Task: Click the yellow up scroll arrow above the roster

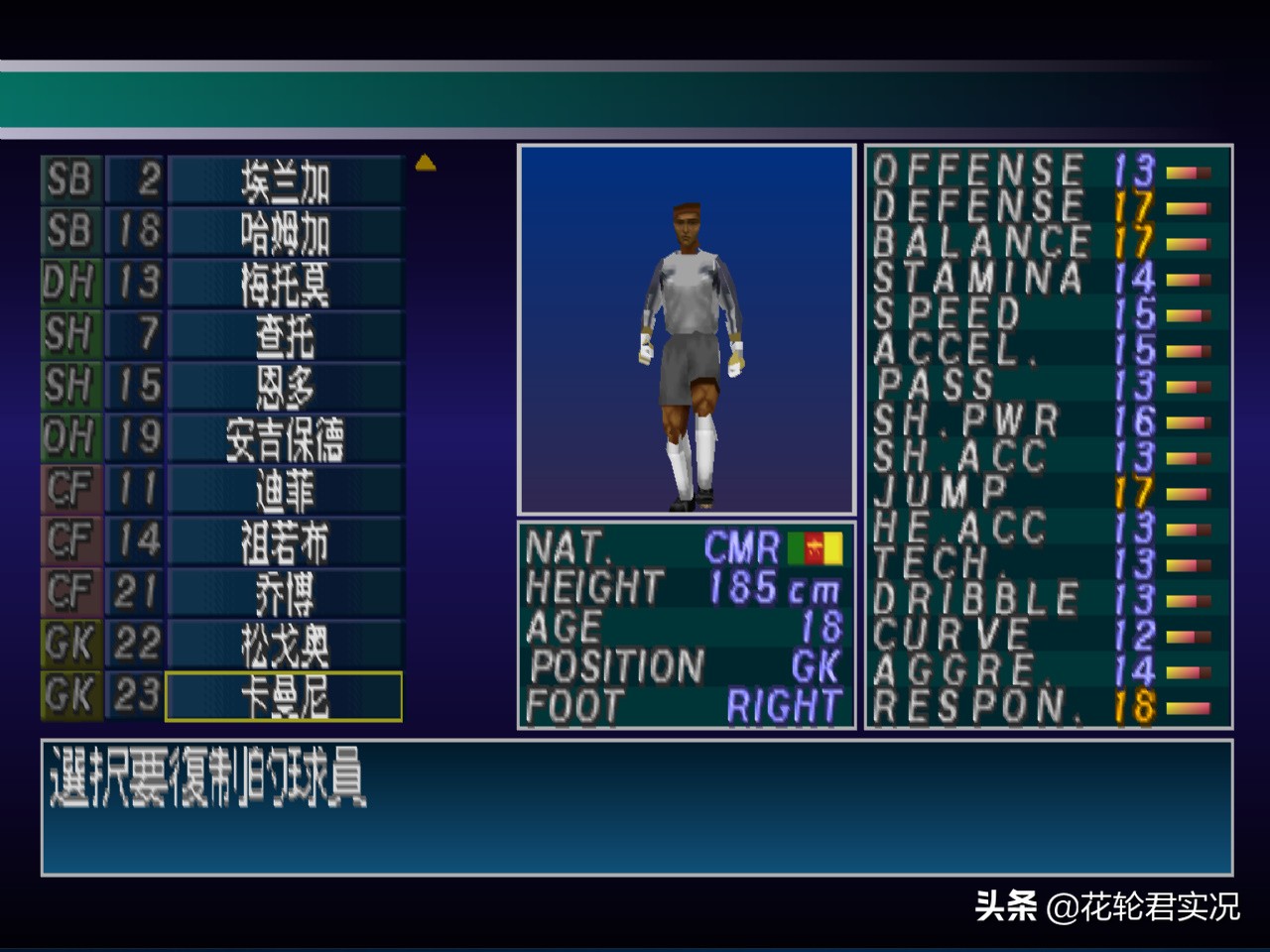Action: [426, 163]
